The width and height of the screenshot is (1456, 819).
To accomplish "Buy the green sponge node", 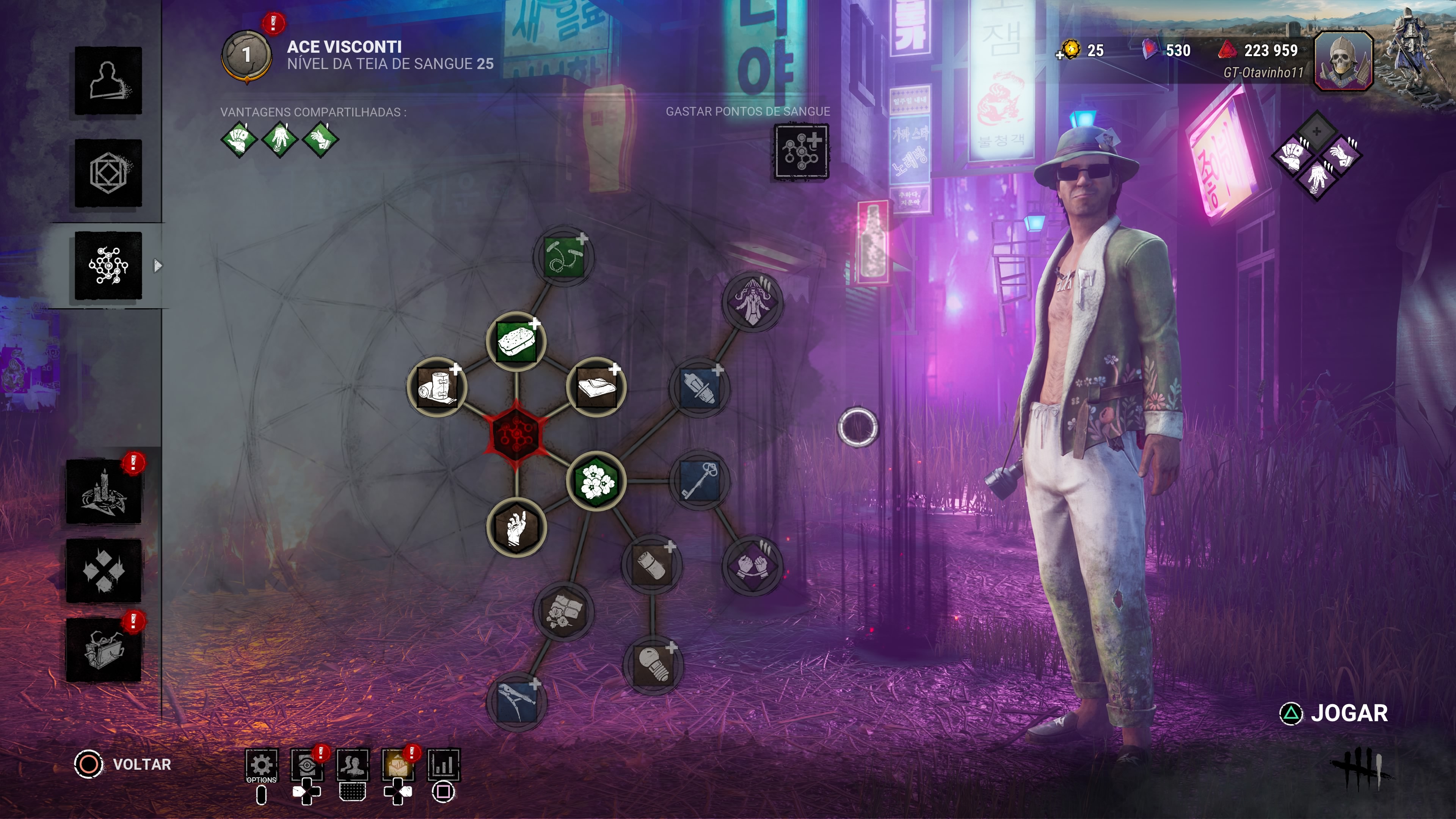I will [516, 341].
